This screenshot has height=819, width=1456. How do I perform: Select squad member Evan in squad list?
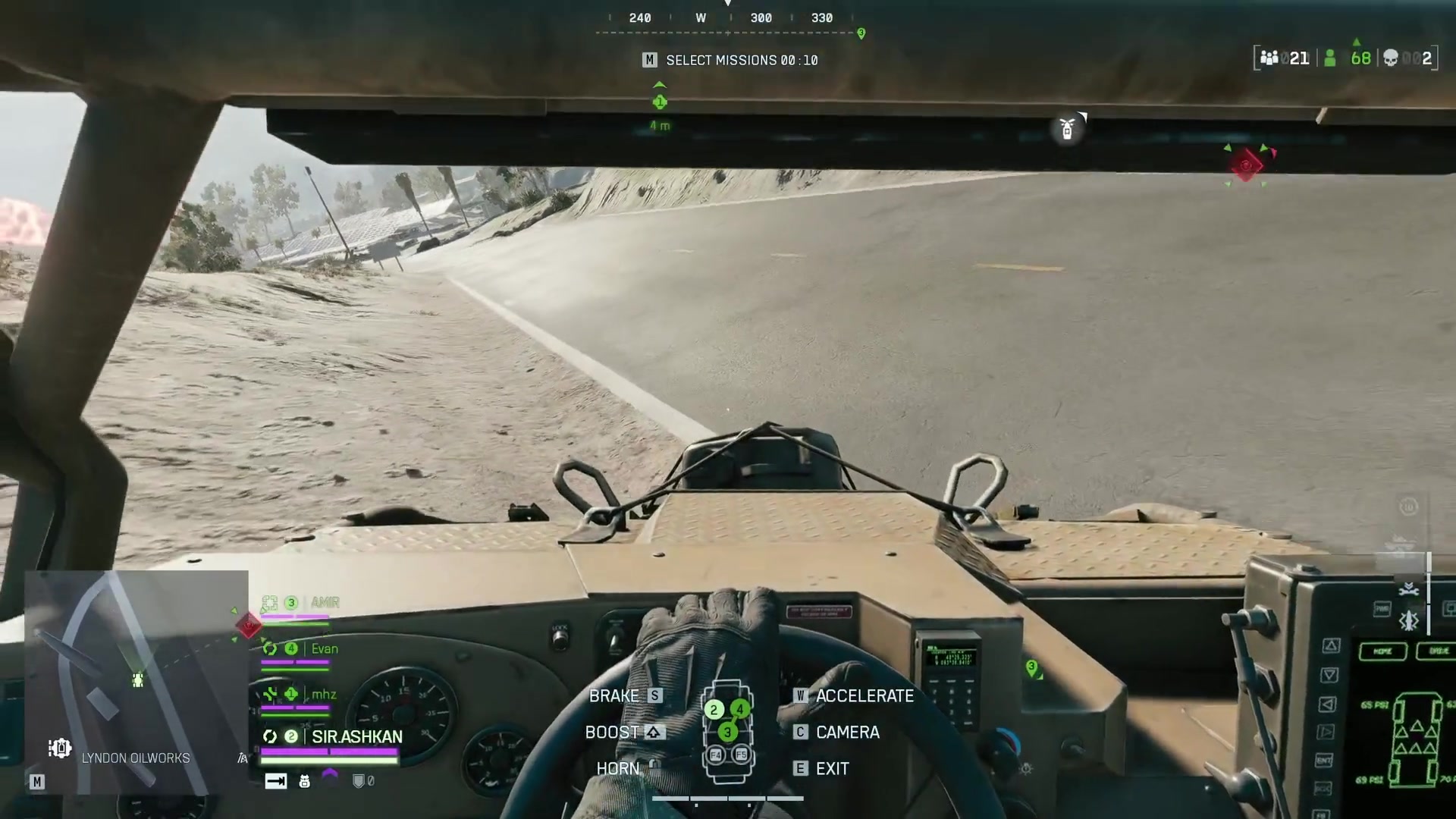[324, 649]
